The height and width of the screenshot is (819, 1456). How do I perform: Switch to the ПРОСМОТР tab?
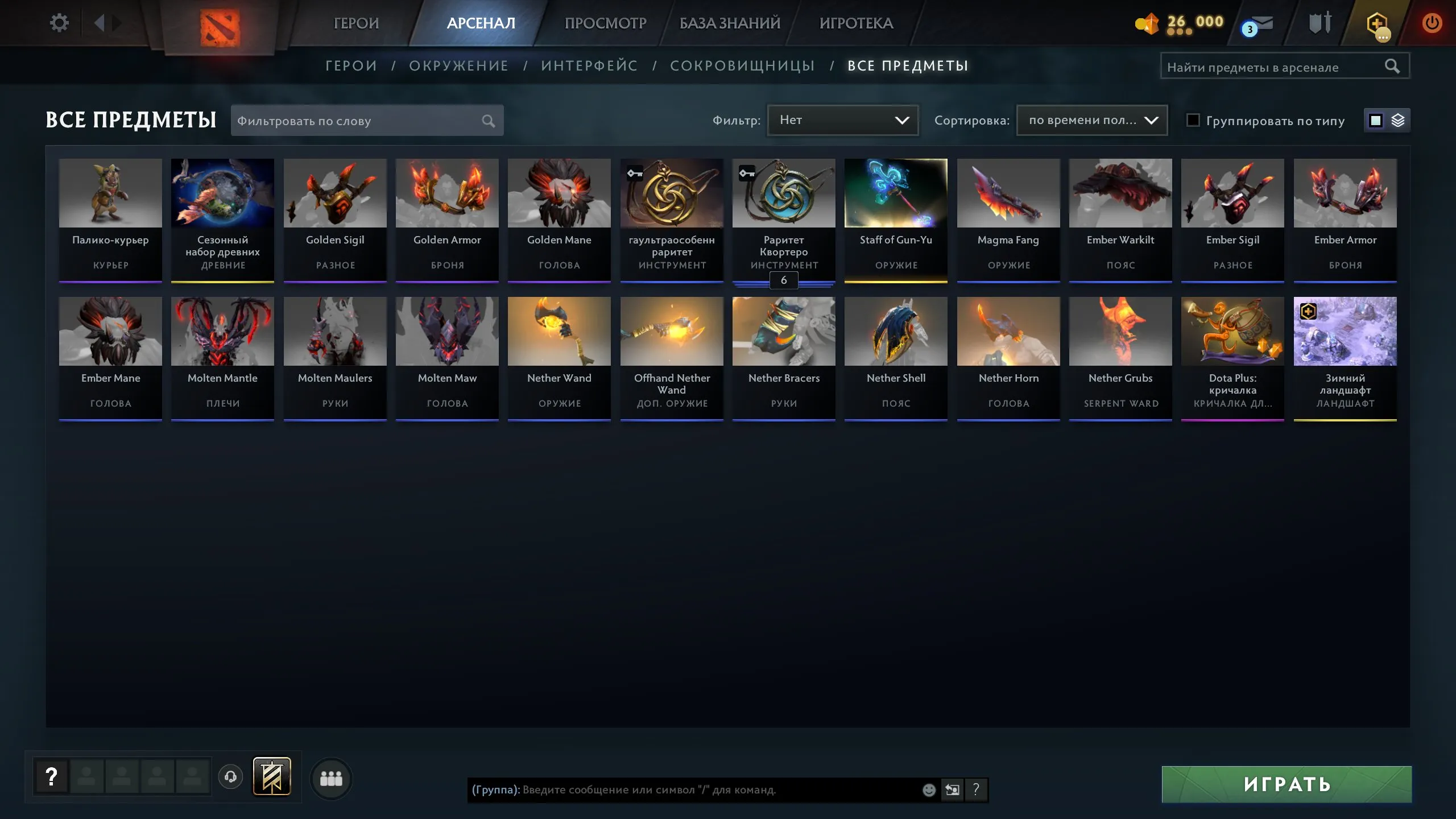click(x=605, y=23)
